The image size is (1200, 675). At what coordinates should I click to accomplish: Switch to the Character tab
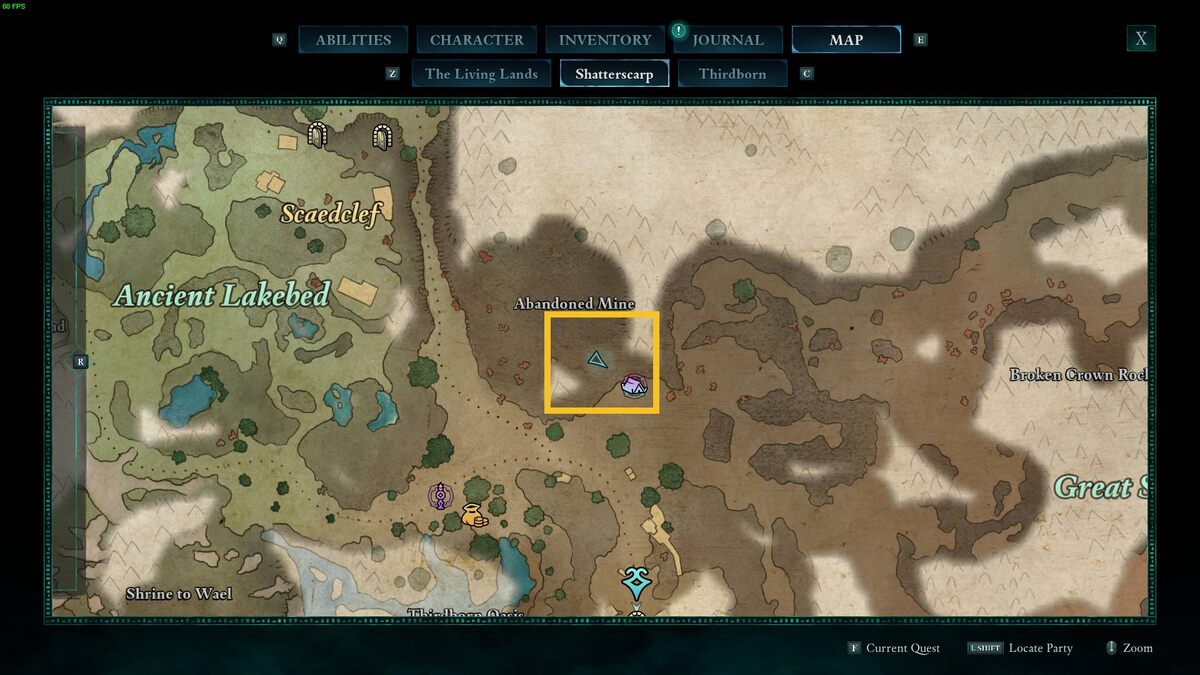tap(476, 40)
